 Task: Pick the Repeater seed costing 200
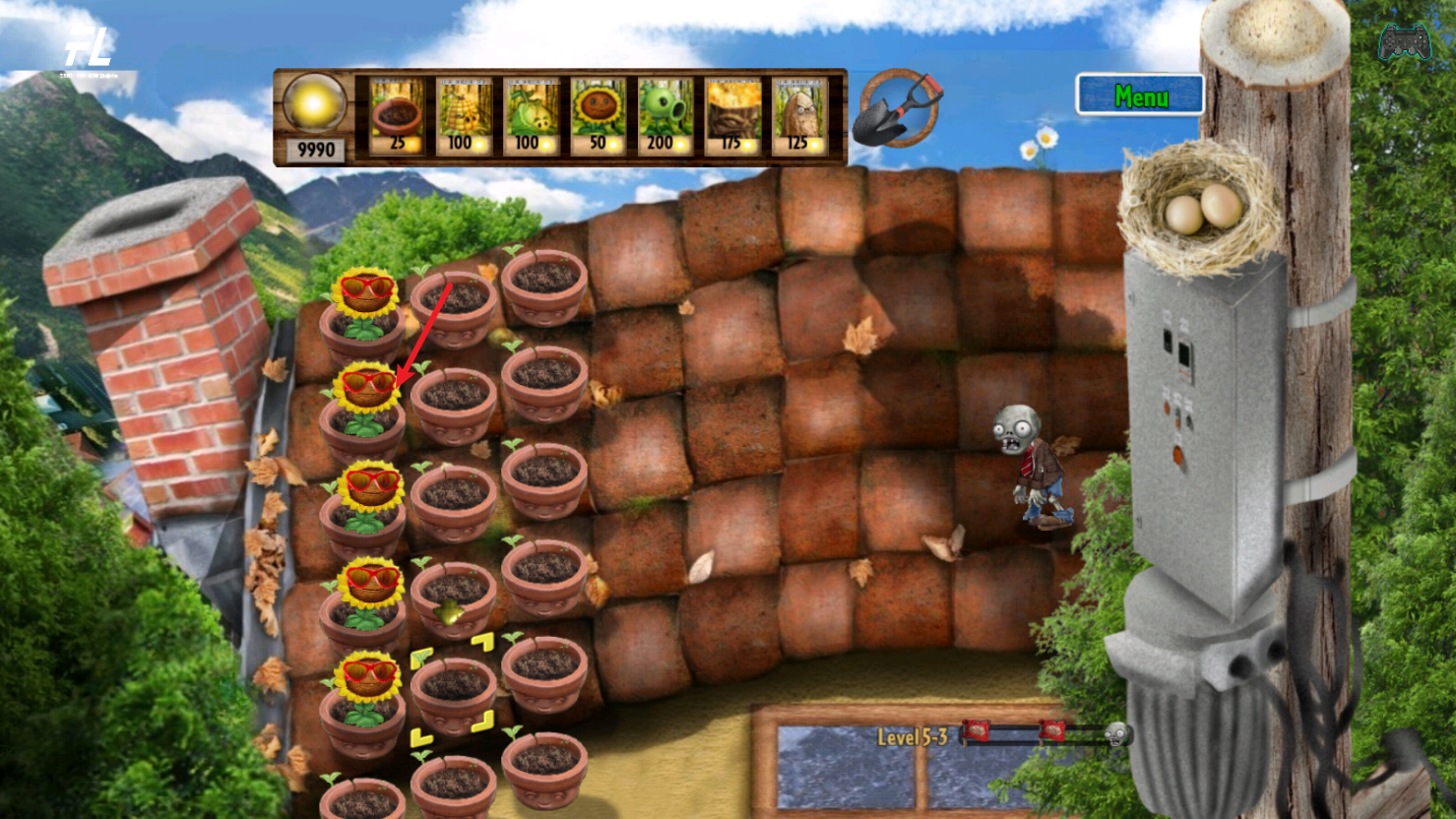665,117
